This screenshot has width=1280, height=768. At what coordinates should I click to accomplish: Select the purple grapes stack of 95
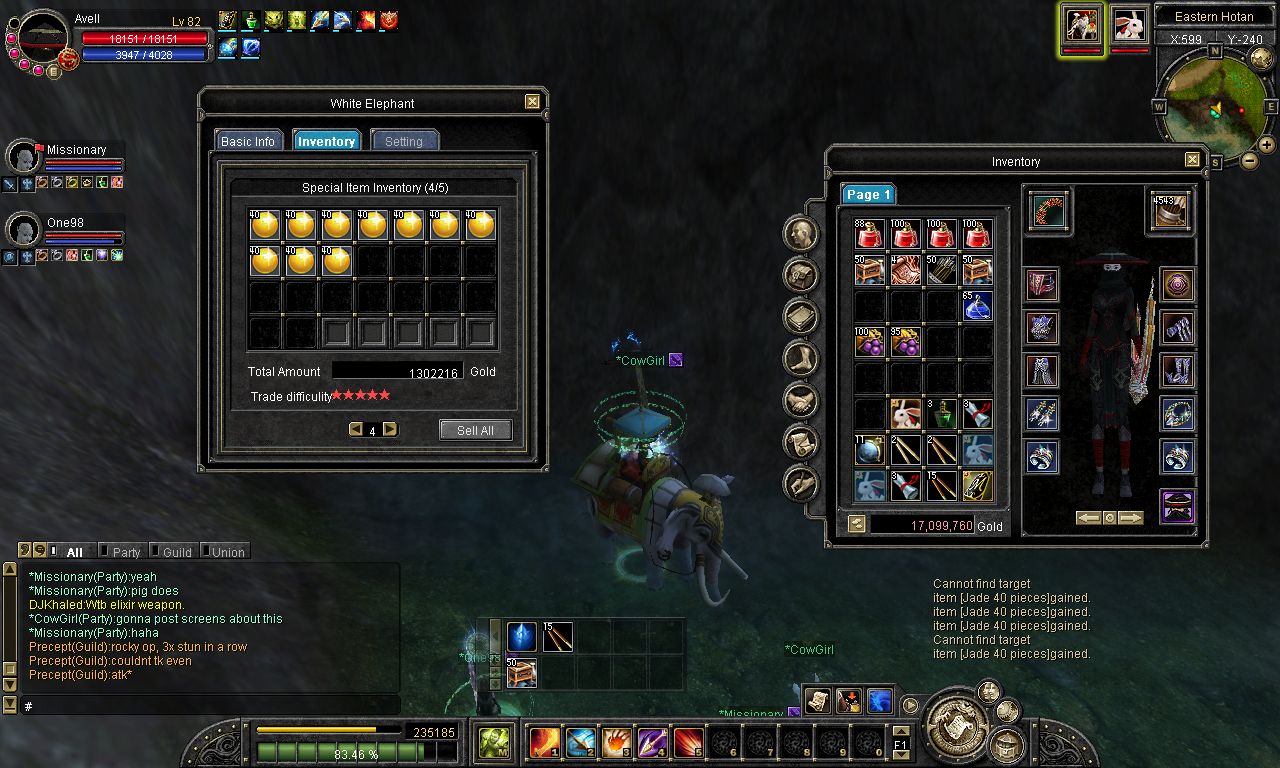pyautogui.click(x=906, y=343)
